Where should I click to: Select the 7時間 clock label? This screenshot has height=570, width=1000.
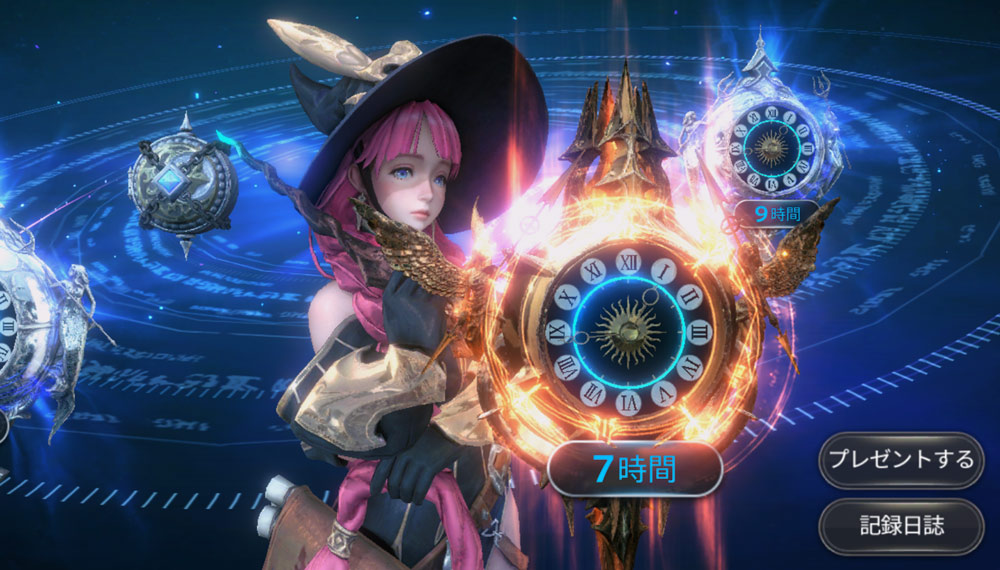635,468
